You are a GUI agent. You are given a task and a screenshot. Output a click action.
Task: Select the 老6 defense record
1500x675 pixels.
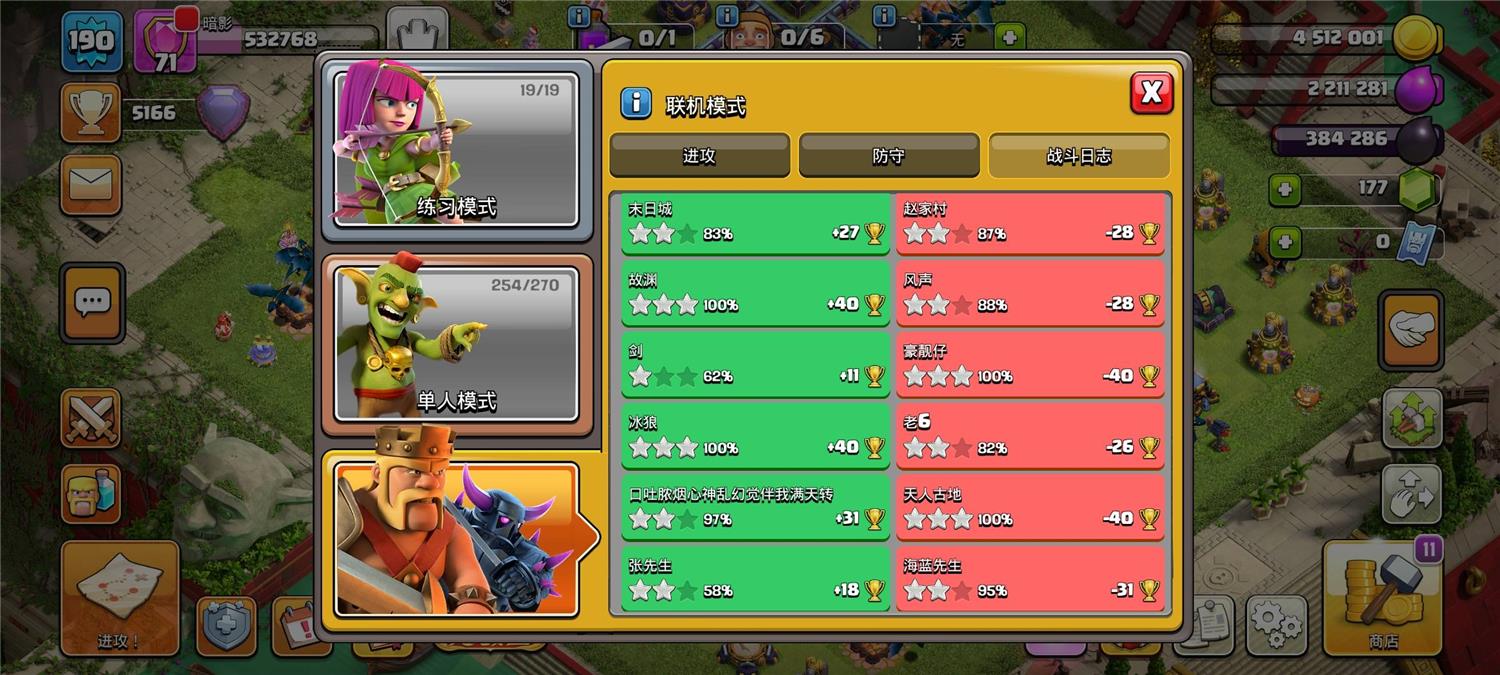pyautogui.click(x=1031, y=437)
